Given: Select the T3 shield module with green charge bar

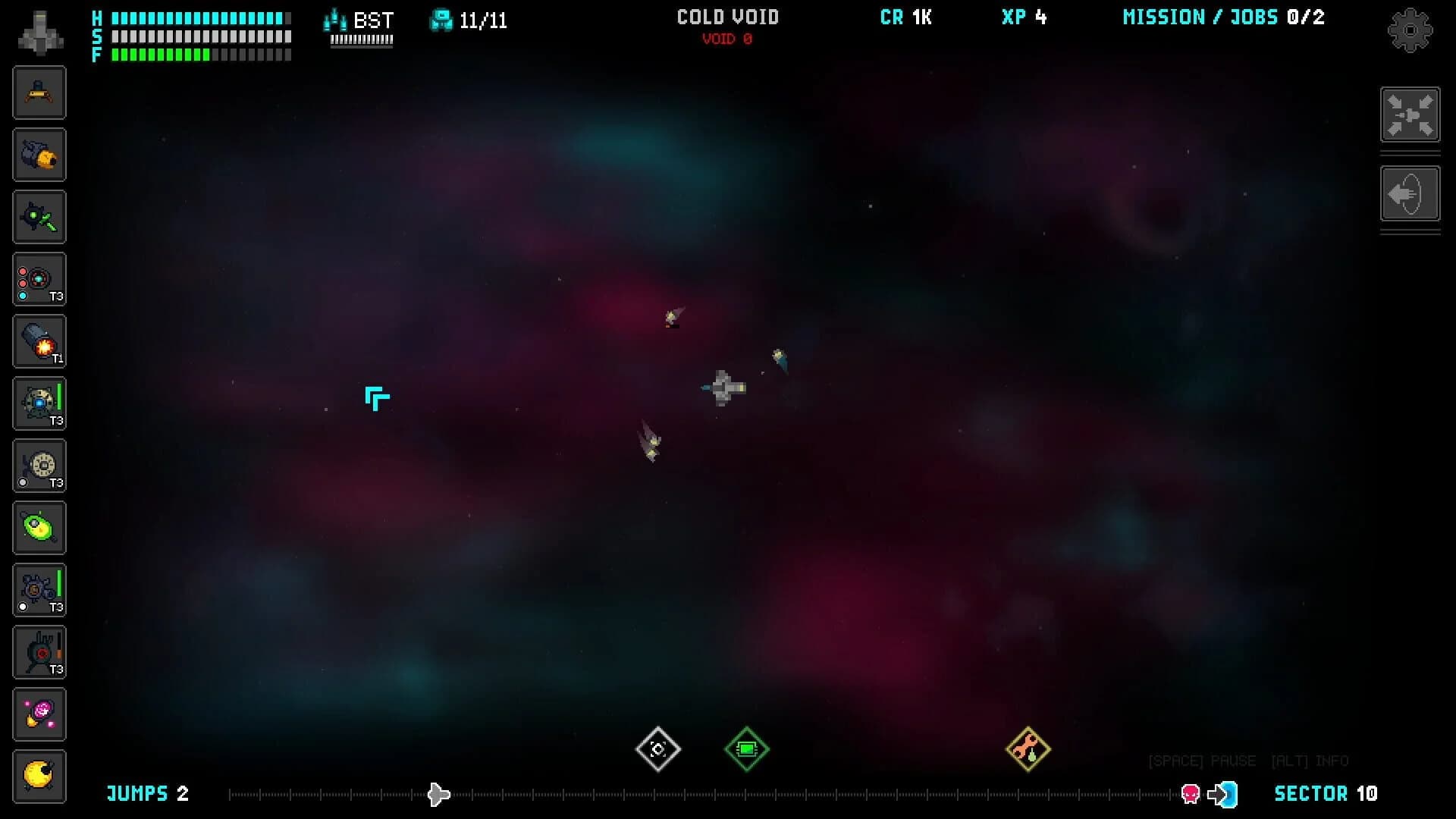Looking at the screenshot, I should click(39, 403).
